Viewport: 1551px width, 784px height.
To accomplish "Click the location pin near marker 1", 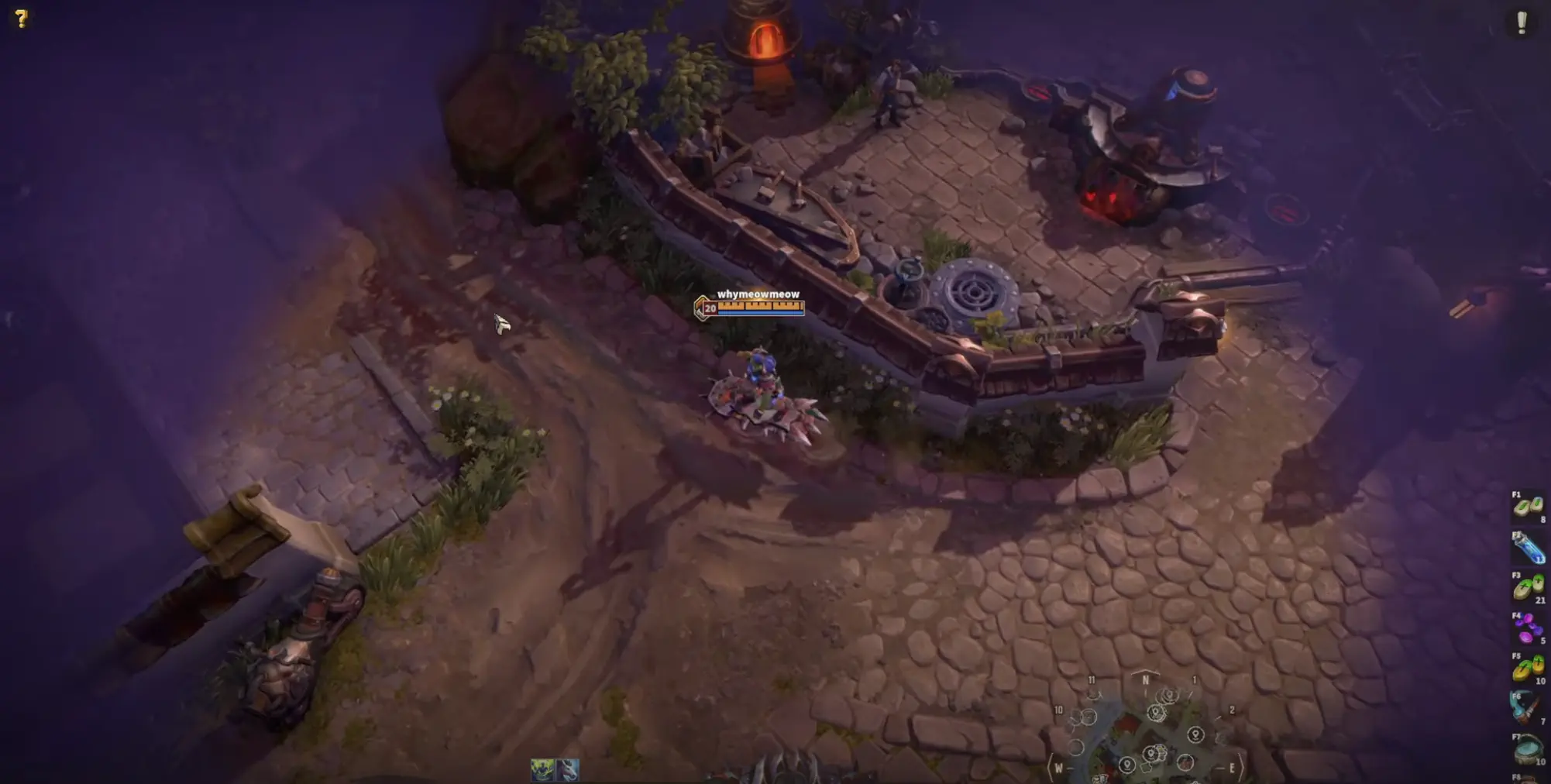I will [x=1170, y=695].
